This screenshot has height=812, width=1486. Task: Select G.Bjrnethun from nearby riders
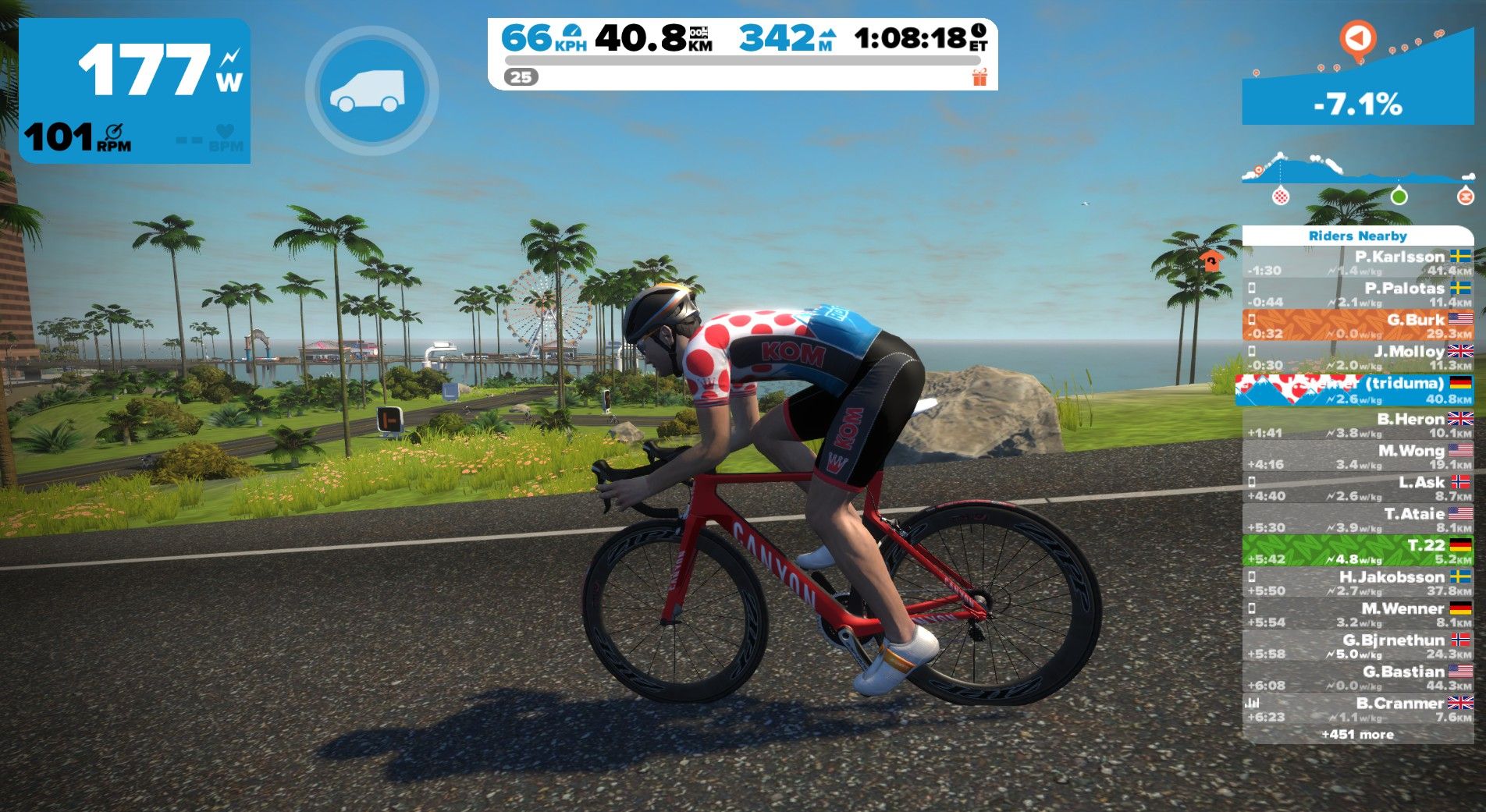pos(1357,646)
